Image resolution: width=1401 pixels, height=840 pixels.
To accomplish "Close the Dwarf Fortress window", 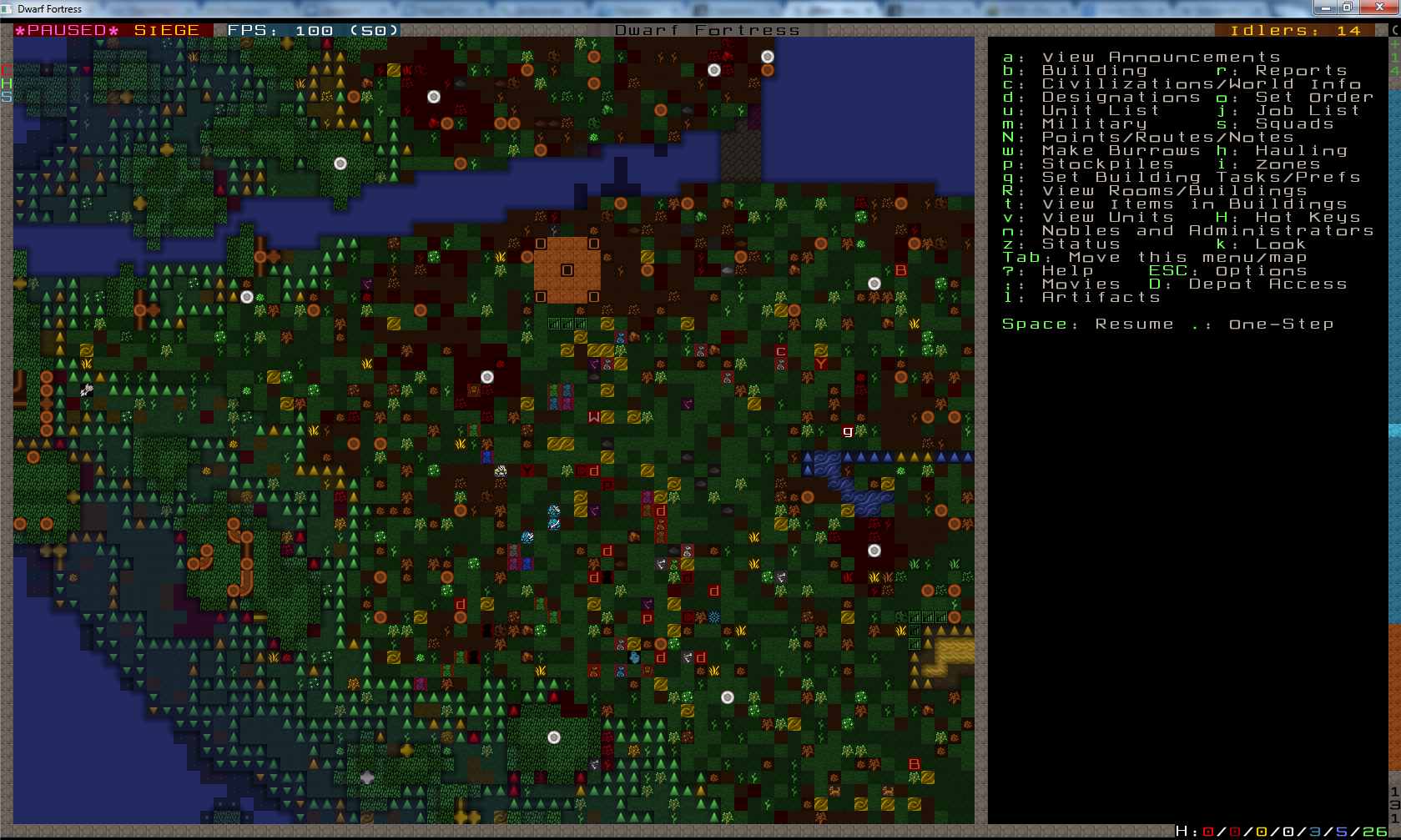I will [1378, 8].
